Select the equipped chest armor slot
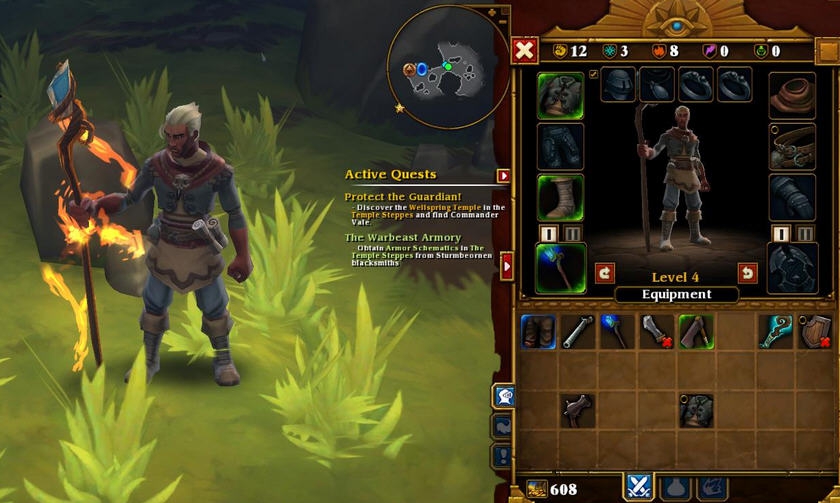This screenshot has width=840, height=503. pyautogui.click(x=560, y=95)
